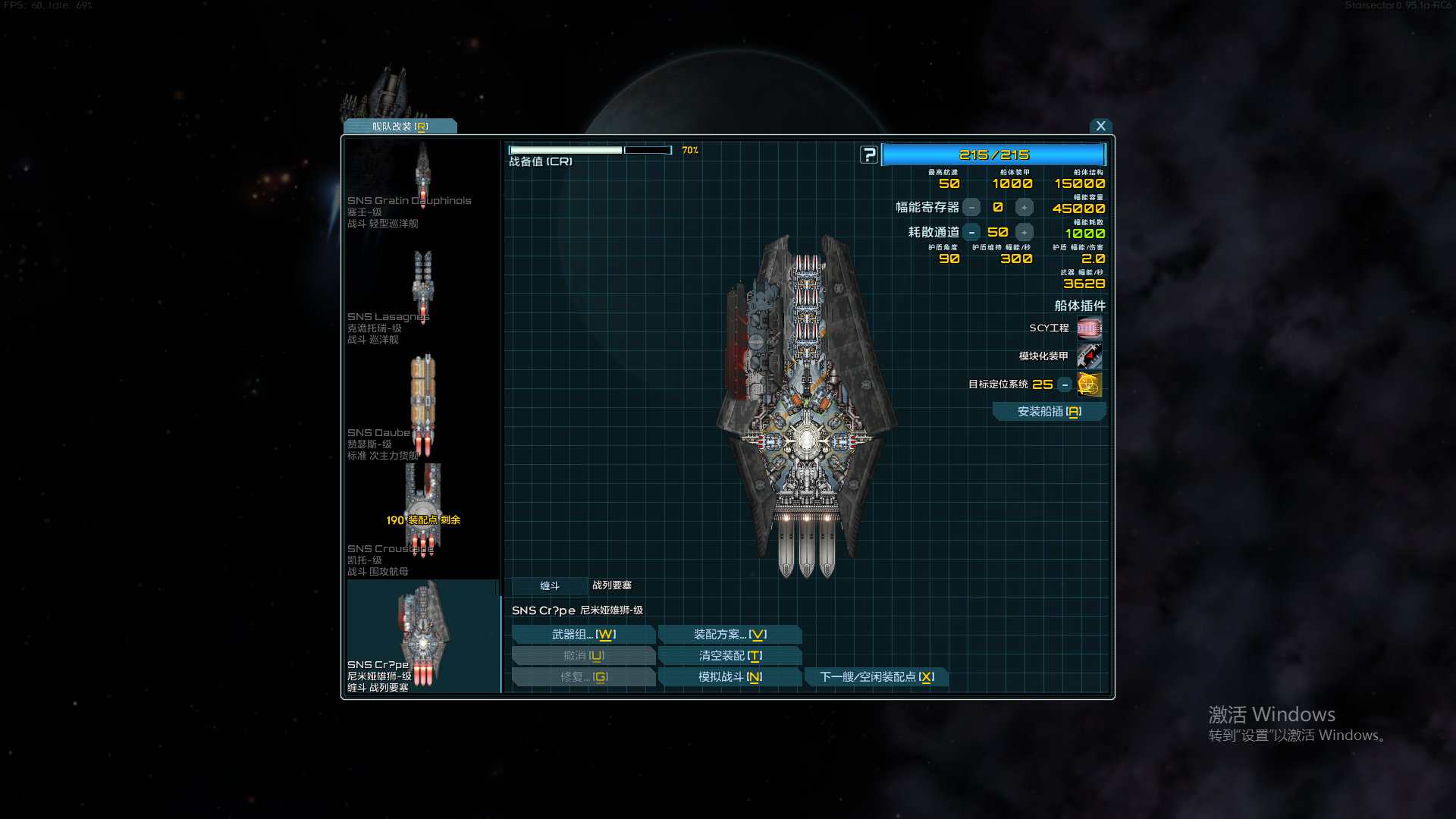
Task: Open weapon groups (武器组)
Action: click(583, 635)
